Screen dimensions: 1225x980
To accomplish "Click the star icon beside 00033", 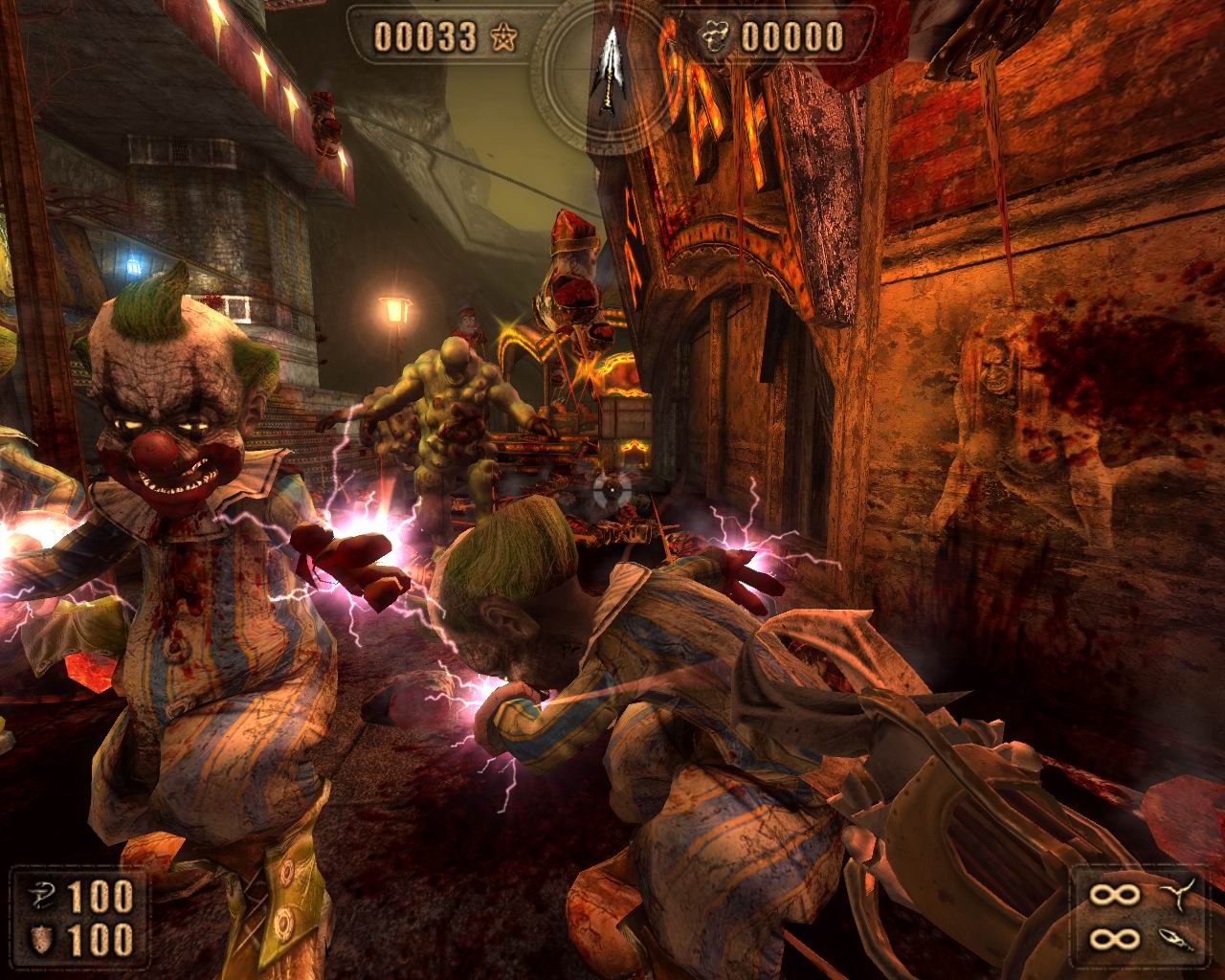I will click(501, 37).
